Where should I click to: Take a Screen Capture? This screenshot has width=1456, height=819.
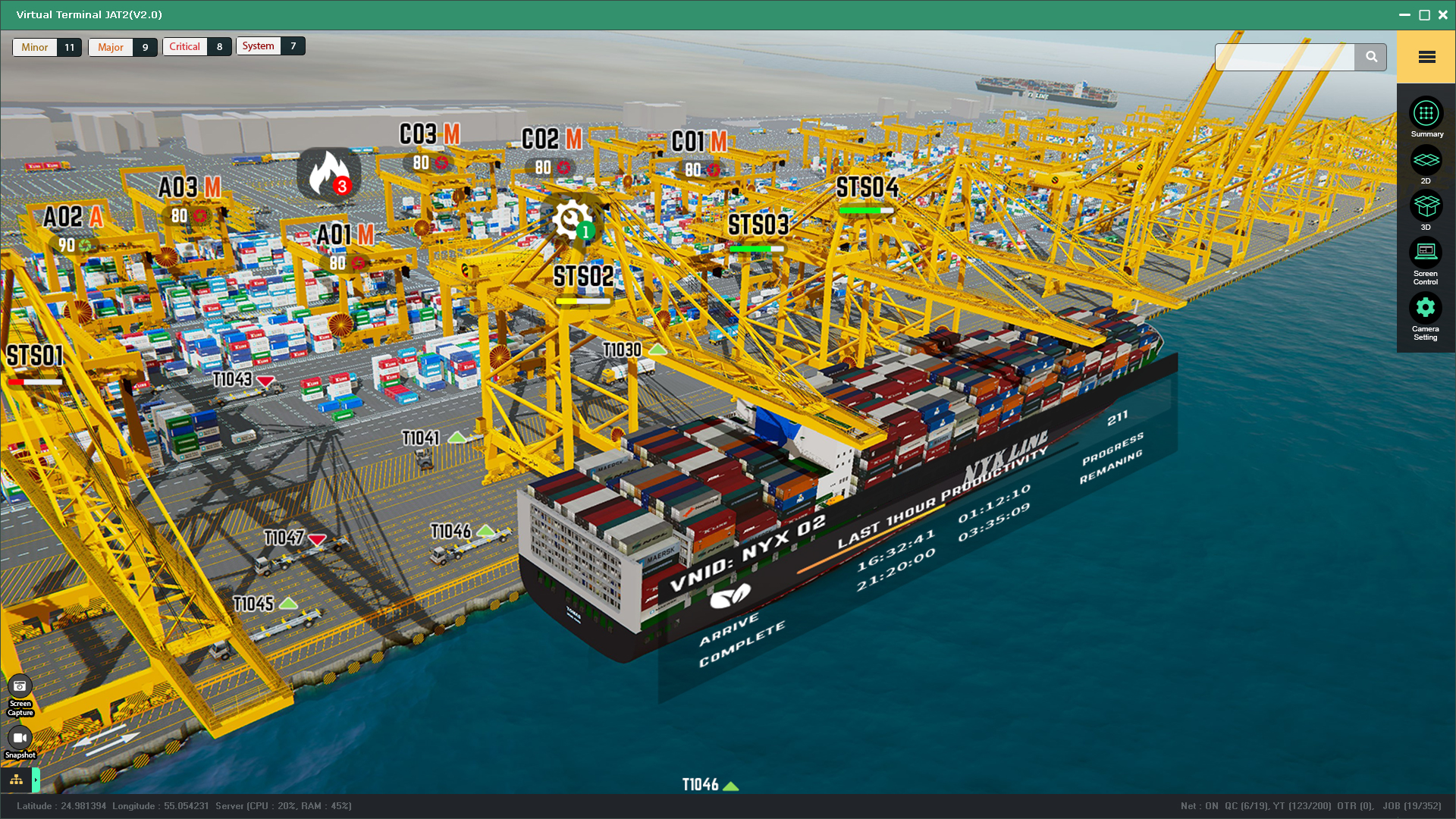pyautogui.click(x=20, y=686)
